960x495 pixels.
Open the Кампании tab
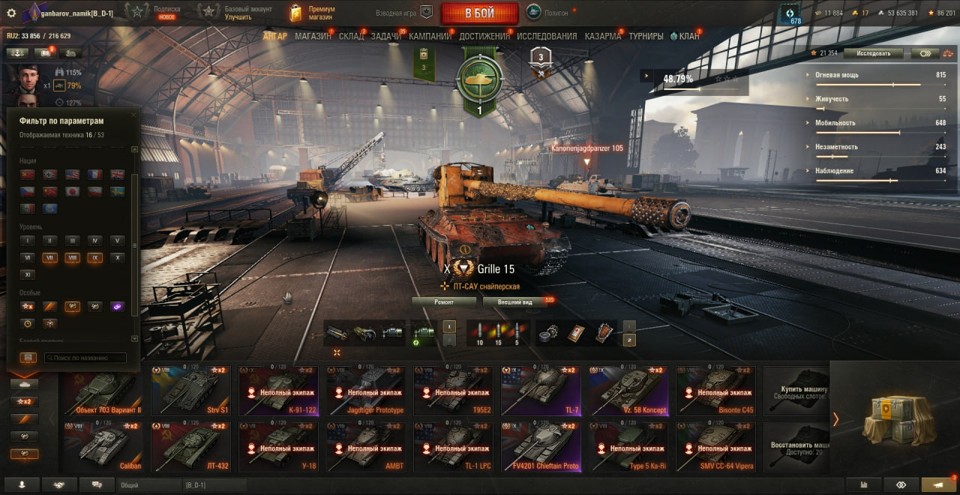427,36
